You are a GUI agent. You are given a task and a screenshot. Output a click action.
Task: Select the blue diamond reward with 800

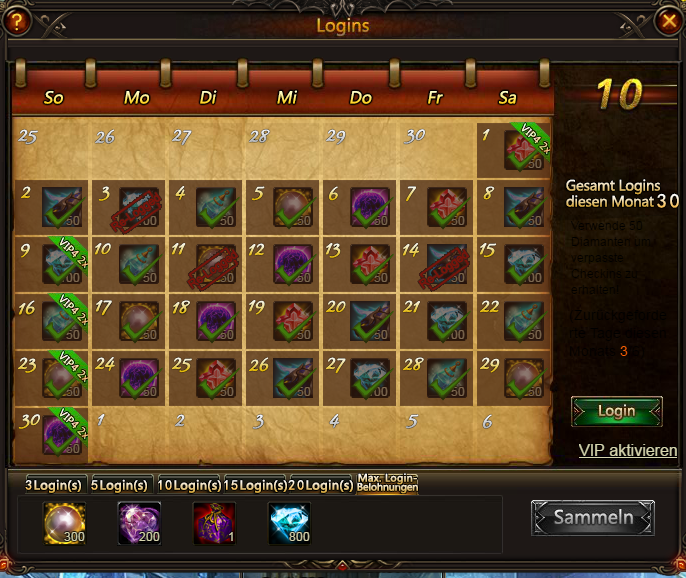coord(289,523)
